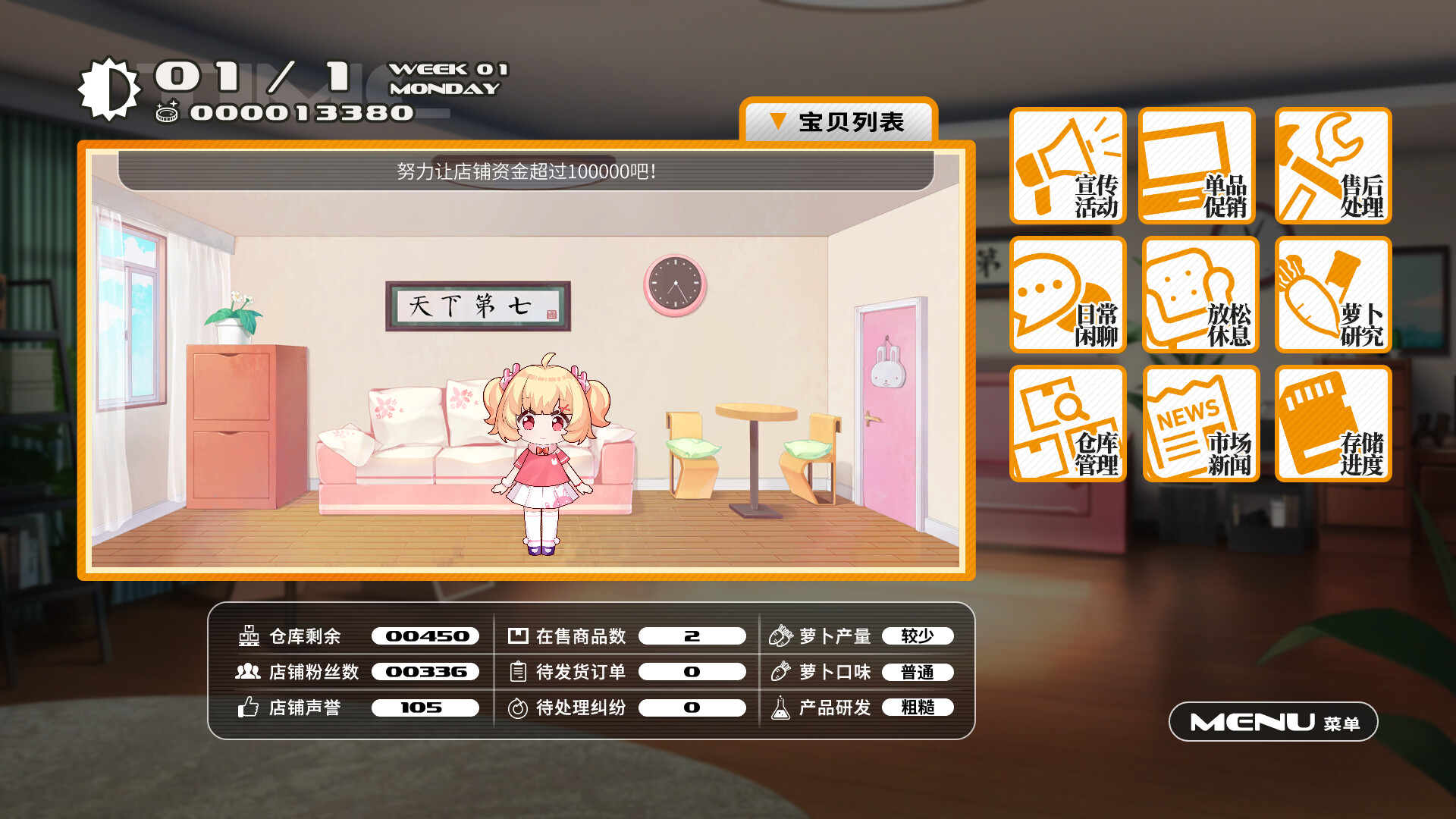Open 存储进度 save progress screen
This screenshot has width=1456, height=819.
[1332, 422]
